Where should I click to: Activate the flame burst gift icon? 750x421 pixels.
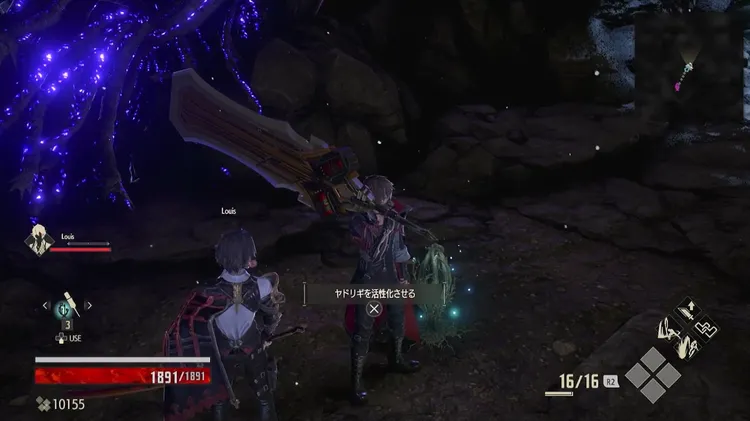point(688,346)
